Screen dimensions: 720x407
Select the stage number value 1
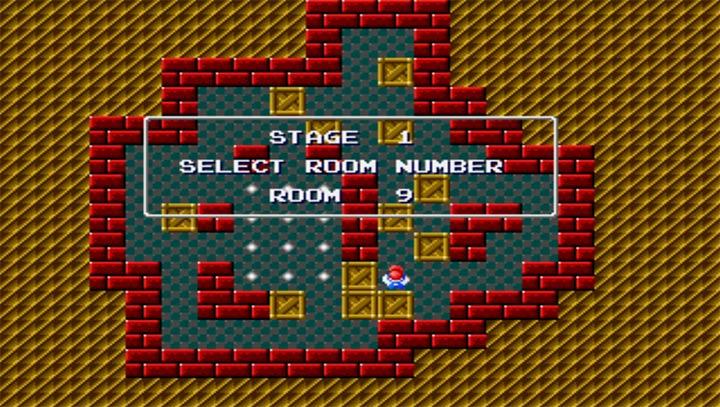pos(405,137)
